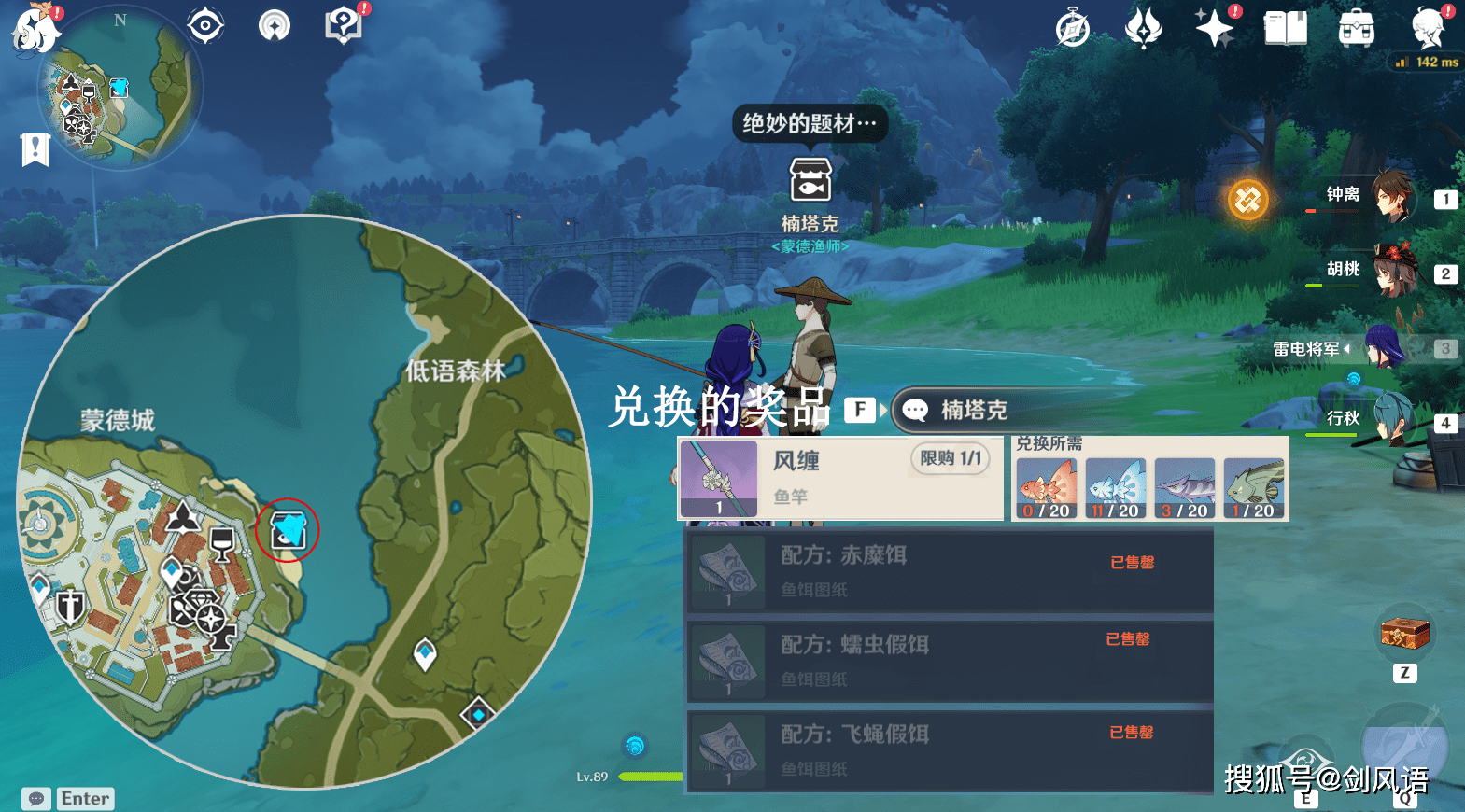Open the character profile icon top-right
The image size is (1465, 812).
(x=1425, y=28)
